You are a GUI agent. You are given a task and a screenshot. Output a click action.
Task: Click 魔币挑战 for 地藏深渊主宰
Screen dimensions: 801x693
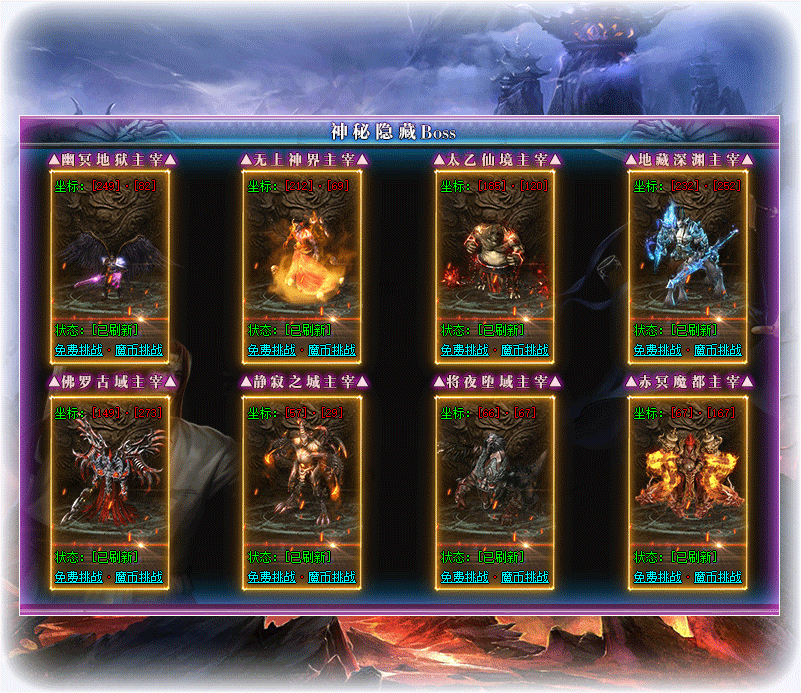[717, 350]
